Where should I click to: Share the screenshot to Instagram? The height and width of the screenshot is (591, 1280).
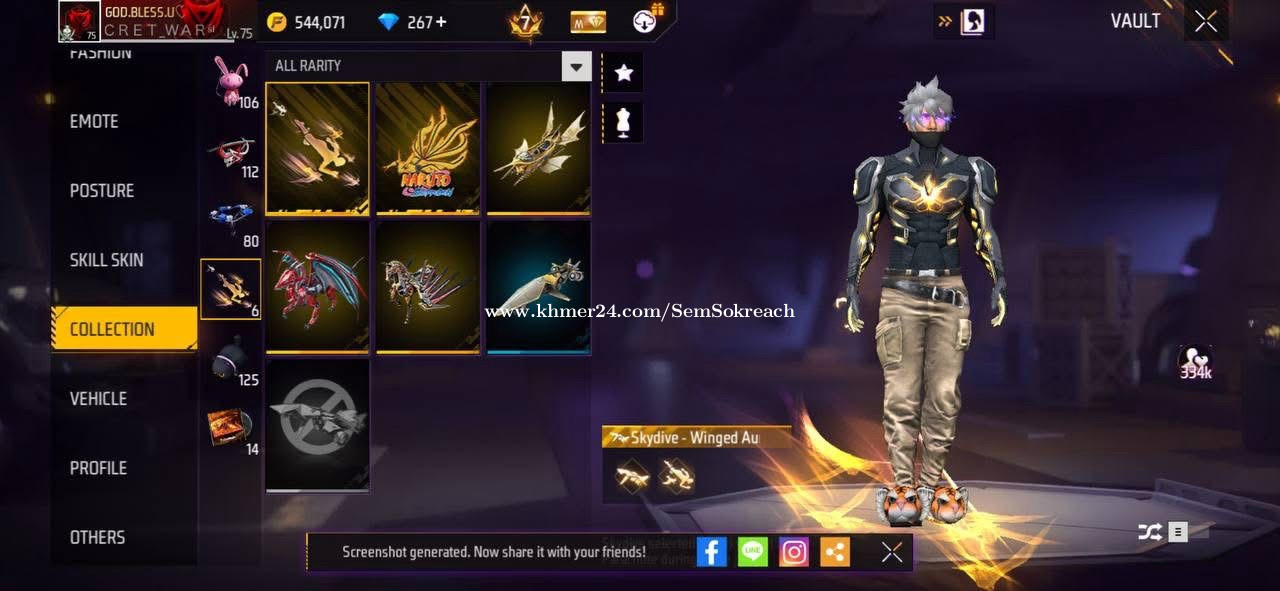click(x=794, y=551)
